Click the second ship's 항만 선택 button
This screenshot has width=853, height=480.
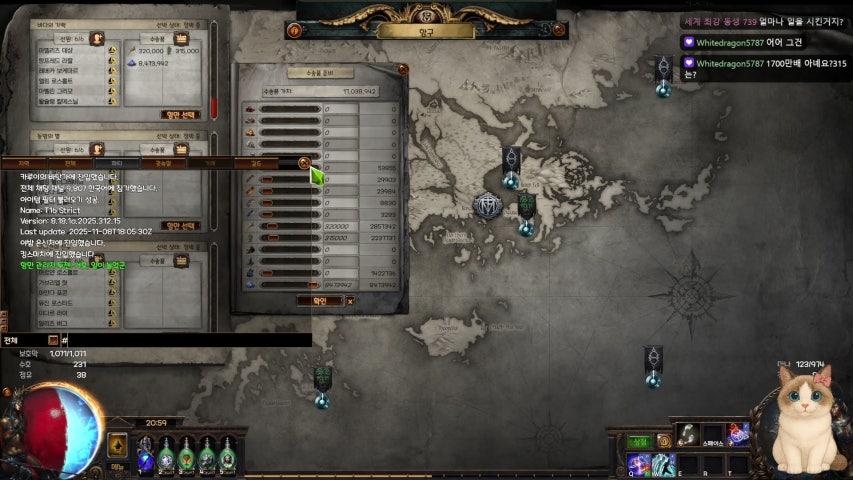pyautogui.click(x=180, y=226)
